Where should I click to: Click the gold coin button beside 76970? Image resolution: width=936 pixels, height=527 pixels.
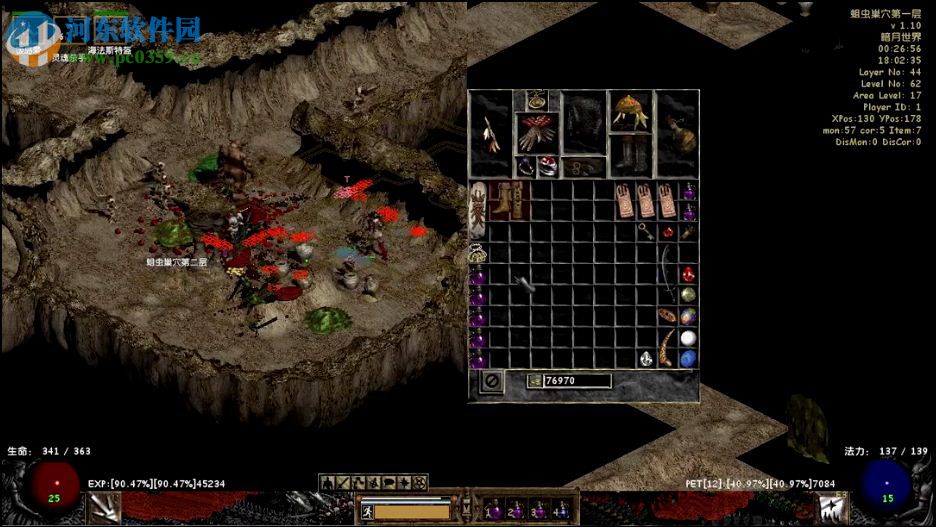(535, 381)
